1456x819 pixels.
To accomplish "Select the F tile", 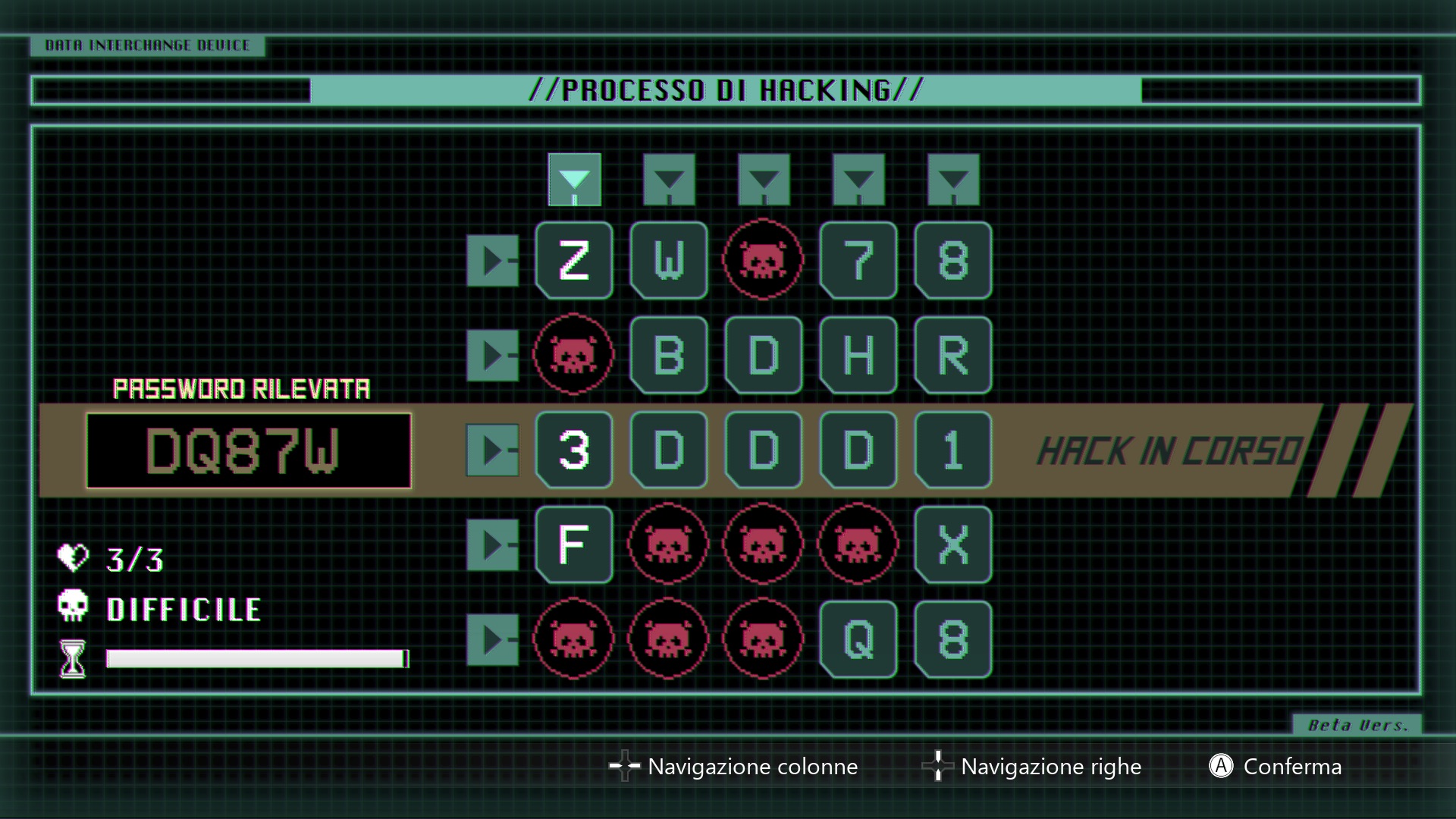I will pyautogui.click(x=574, y=544).
